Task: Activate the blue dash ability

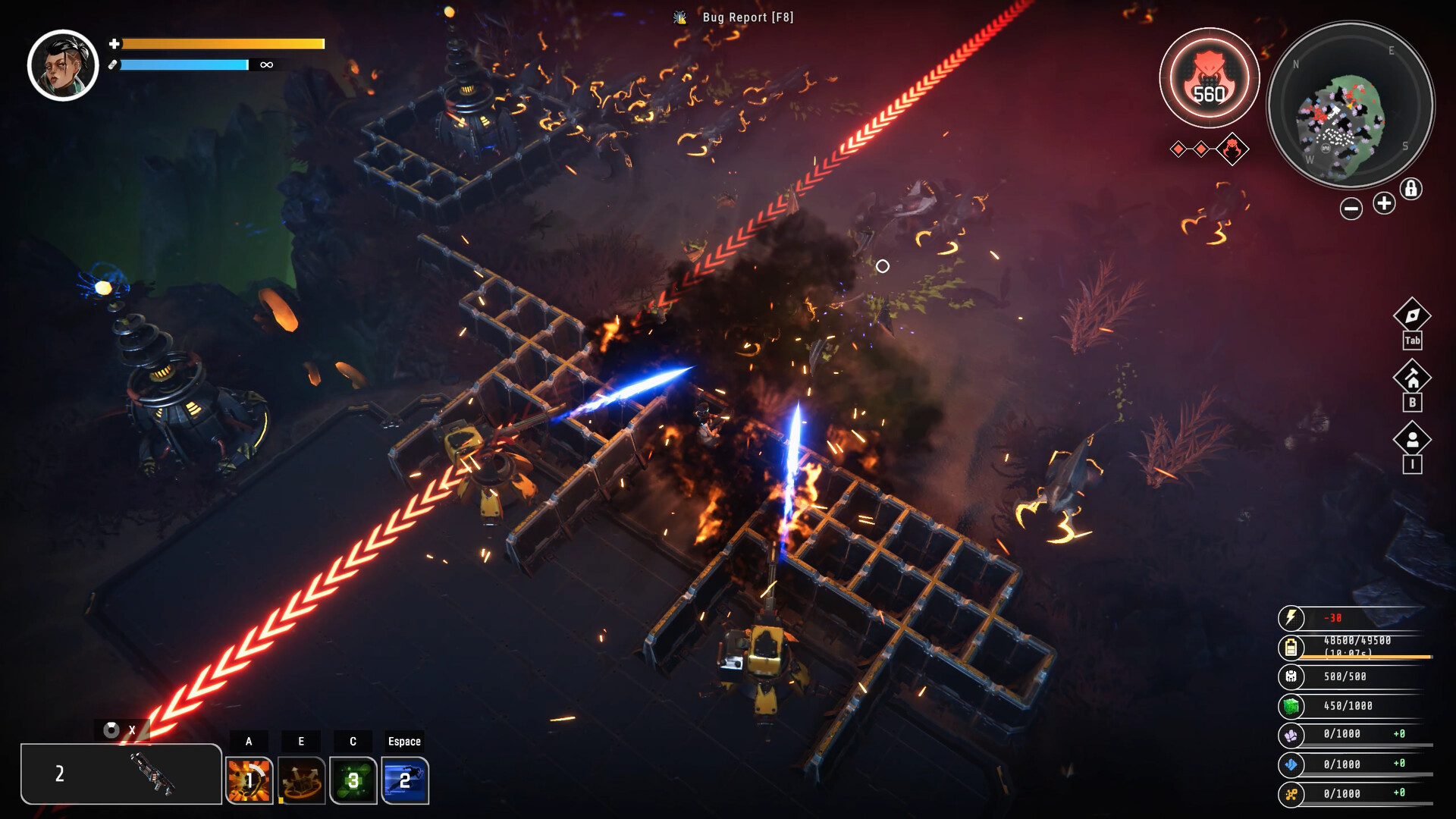Action: click(405, 780)
